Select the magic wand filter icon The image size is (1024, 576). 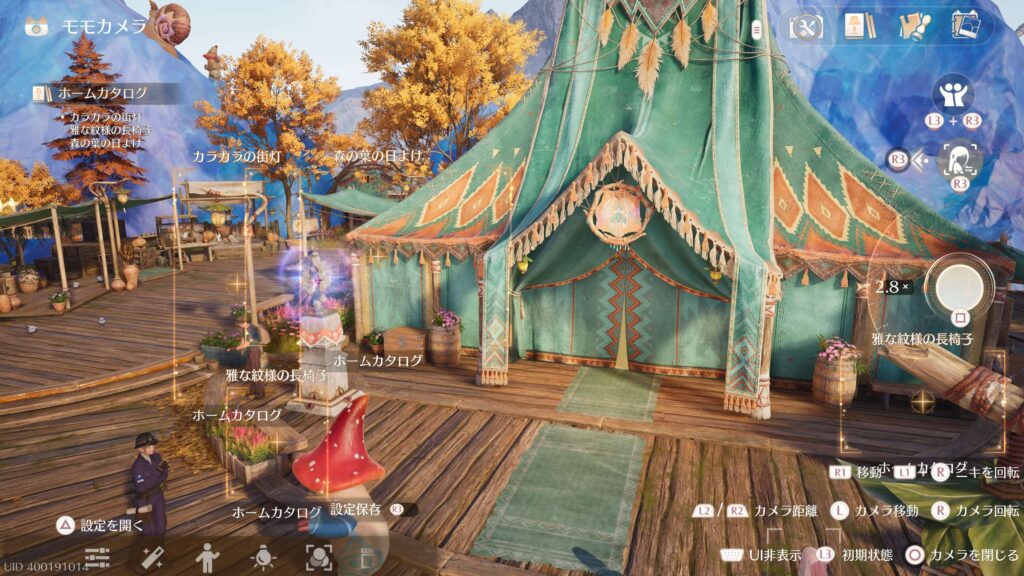(x=152, y=556)
